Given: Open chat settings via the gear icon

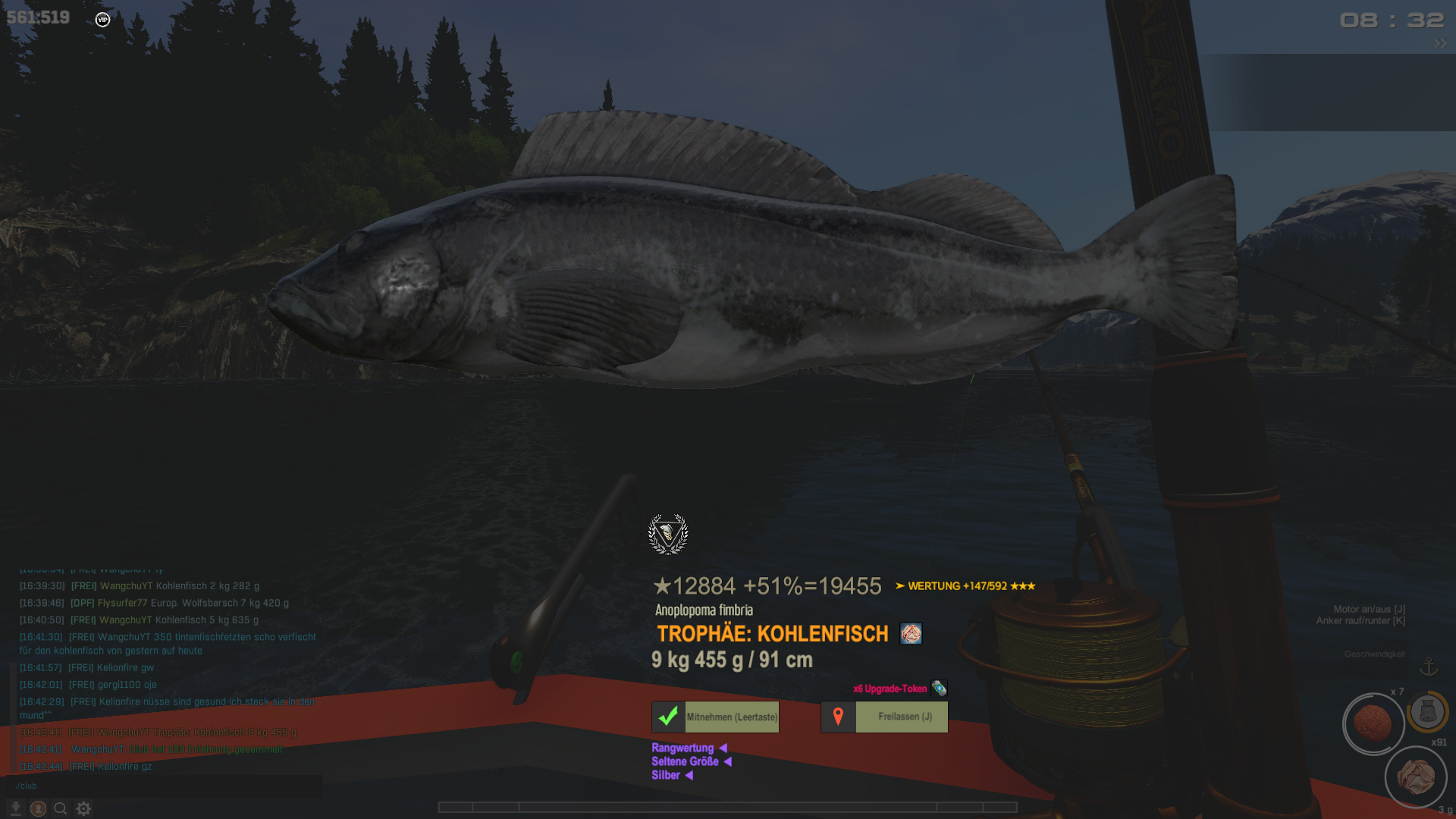Looking at the screenshot, I should [x=83, y=808].
